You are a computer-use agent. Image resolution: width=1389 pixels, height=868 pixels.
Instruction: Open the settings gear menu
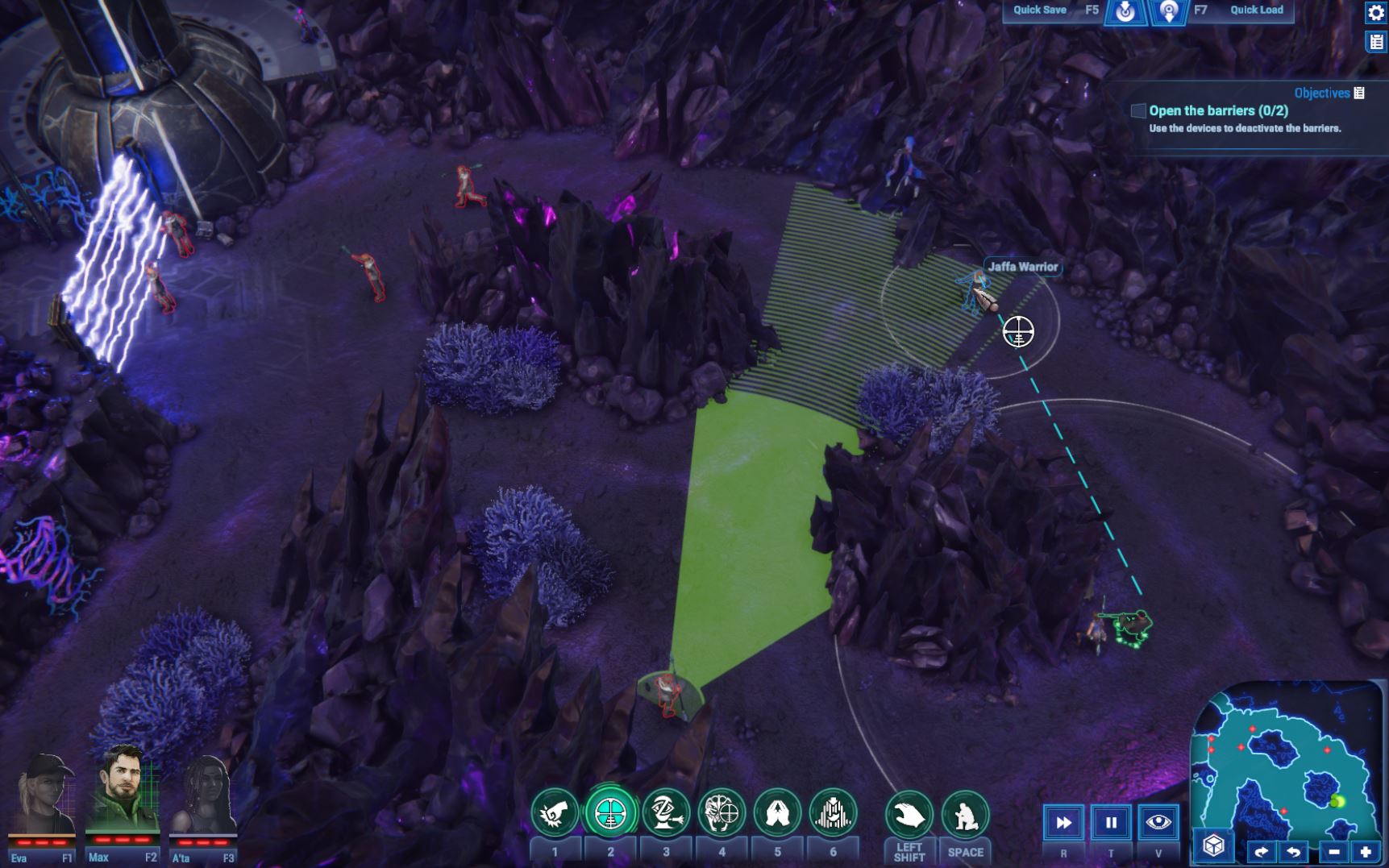(1375, 13)
